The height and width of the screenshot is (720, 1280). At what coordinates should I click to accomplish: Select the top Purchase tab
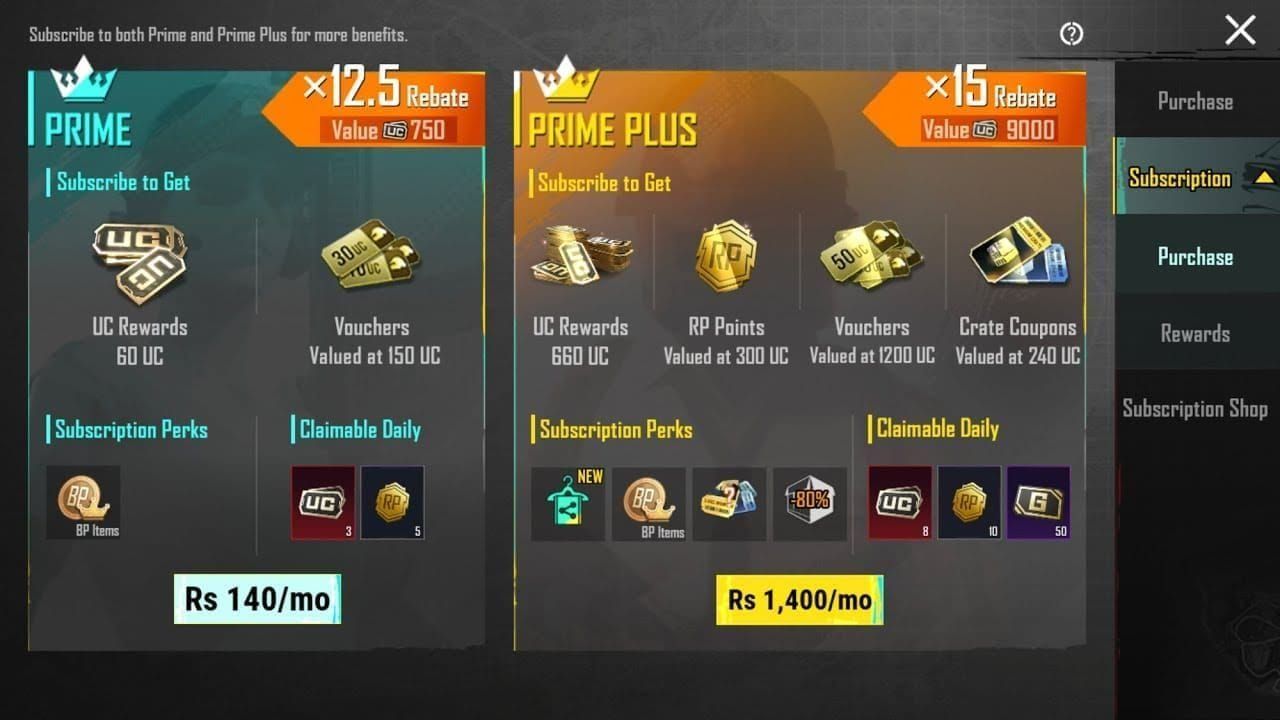1194,101
